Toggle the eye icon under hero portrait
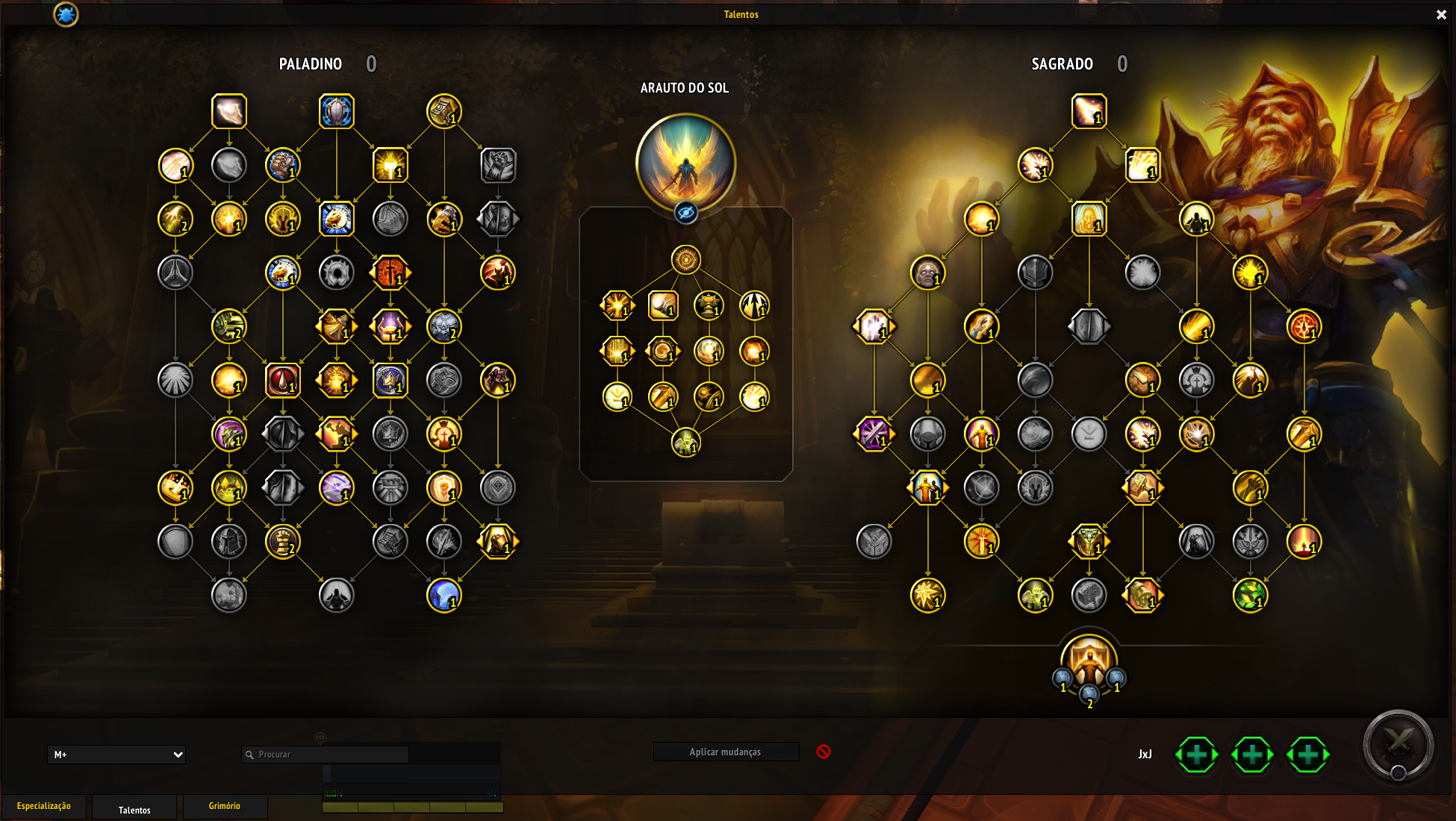This screenshot has height=821, width=1456. click(685, 213)
